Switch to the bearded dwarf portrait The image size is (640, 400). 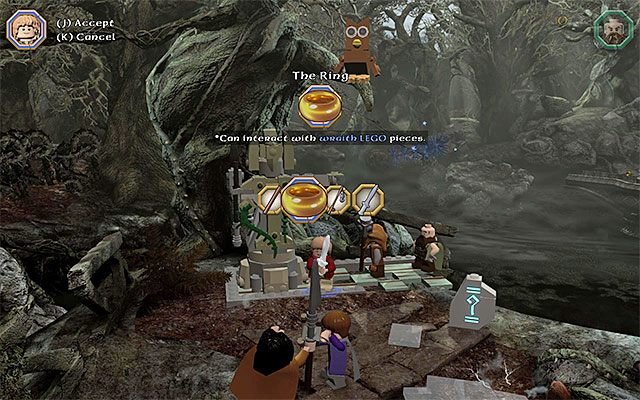[612, 29]
